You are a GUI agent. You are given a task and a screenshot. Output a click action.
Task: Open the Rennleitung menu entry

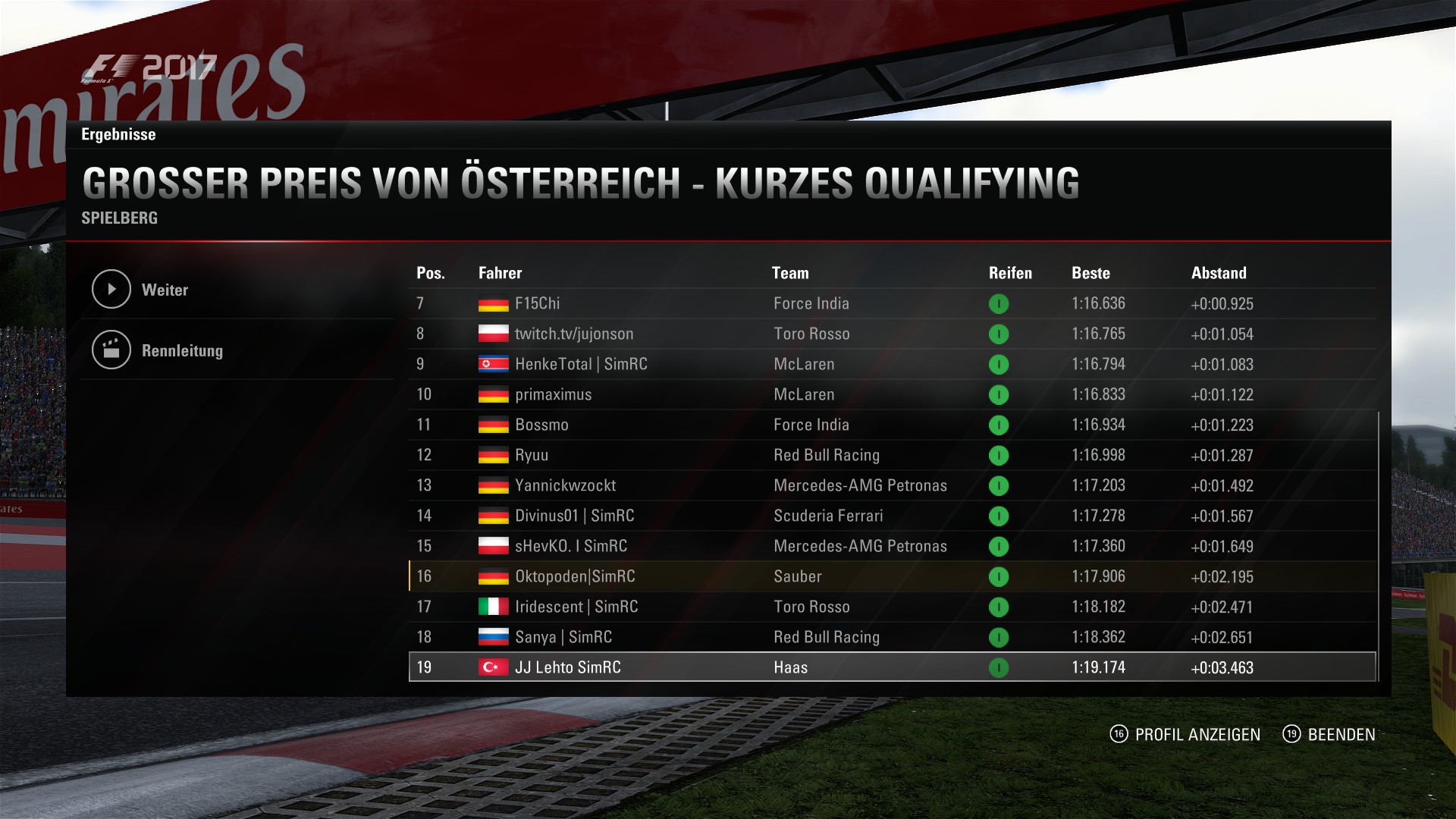point(181,350)
